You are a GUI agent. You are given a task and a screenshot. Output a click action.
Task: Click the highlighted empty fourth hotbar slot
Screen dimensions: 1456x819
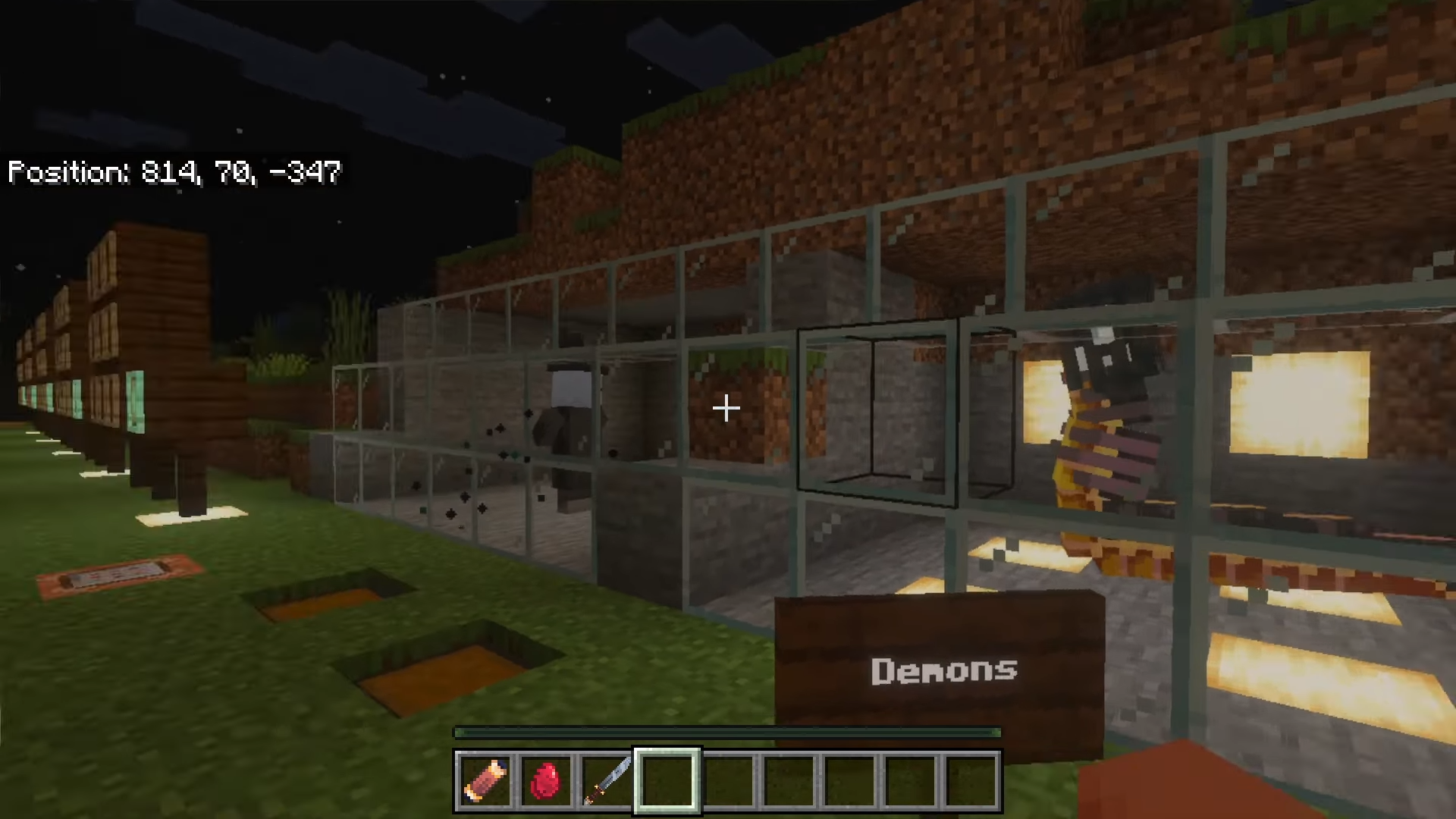pyautogui.click(x=666, y=780)
